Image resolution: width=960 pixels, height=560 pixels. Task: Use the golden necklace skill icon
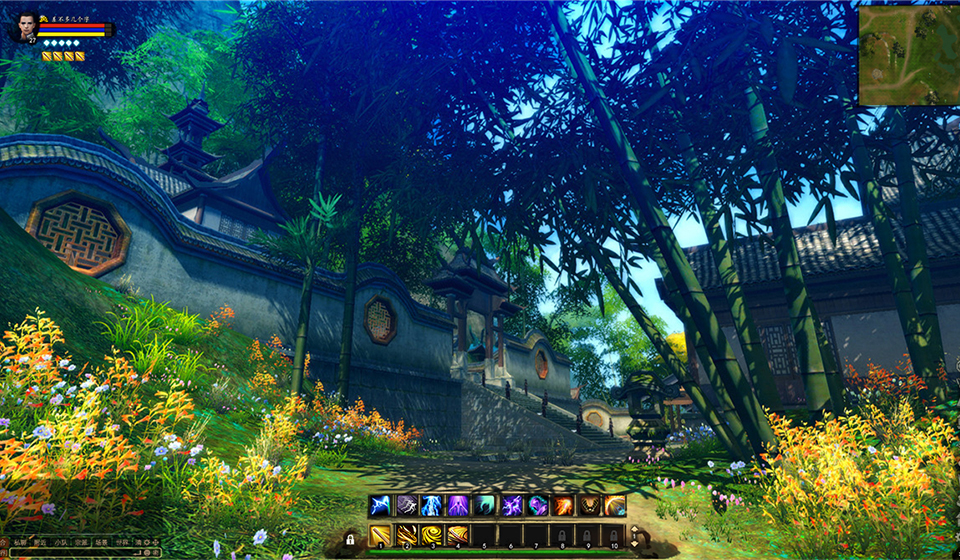(588, 505)
